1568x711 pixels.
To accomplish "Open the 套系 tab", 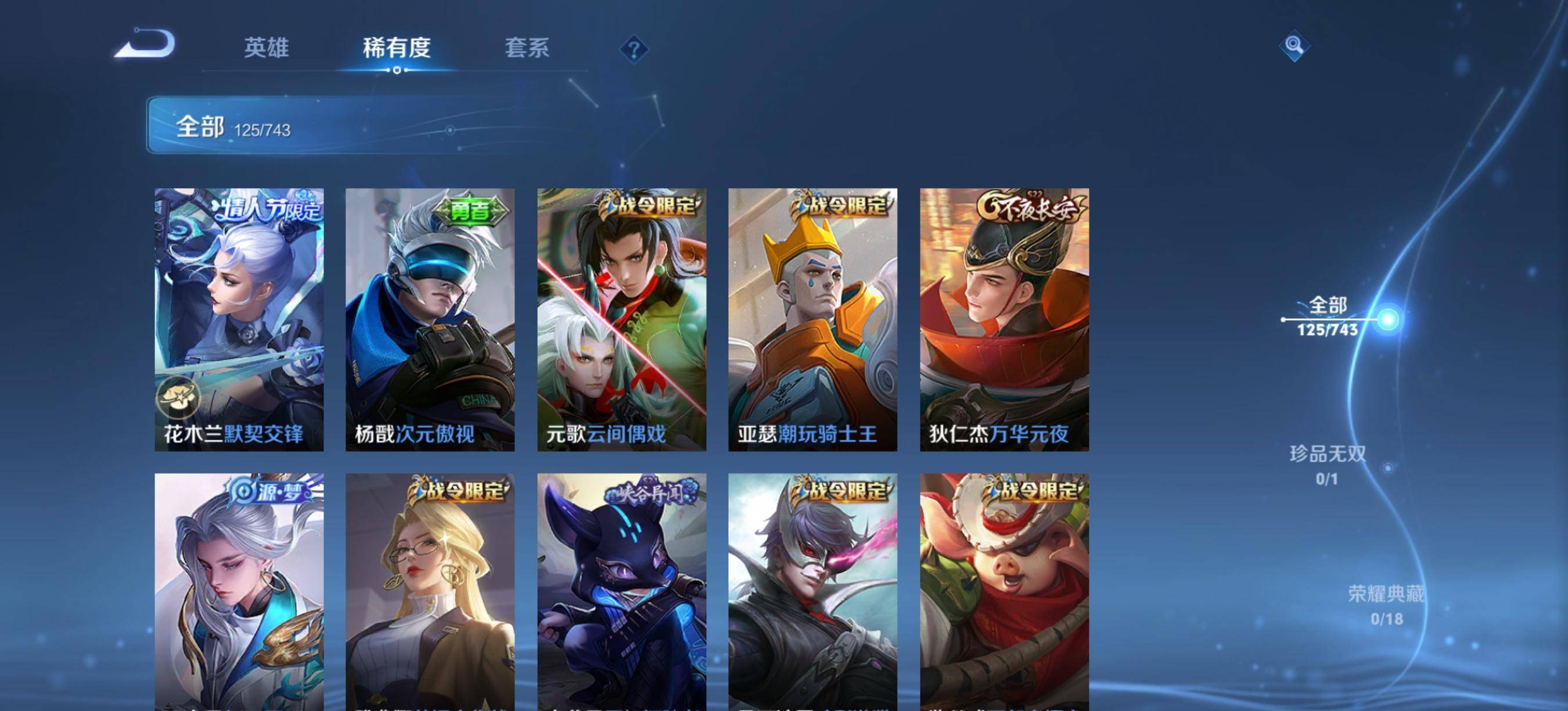I will click(527, 48).
